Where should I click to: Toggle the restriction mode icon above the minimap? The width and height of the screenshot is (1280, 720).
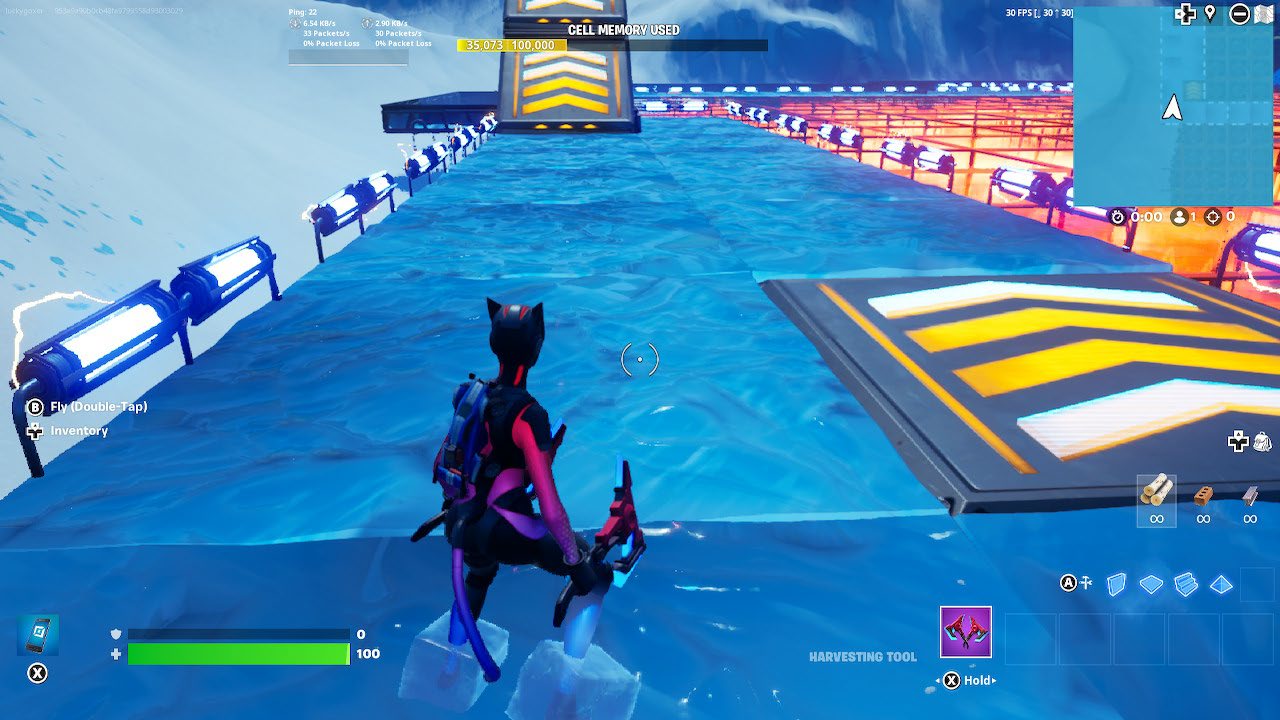coord(1240,14)
